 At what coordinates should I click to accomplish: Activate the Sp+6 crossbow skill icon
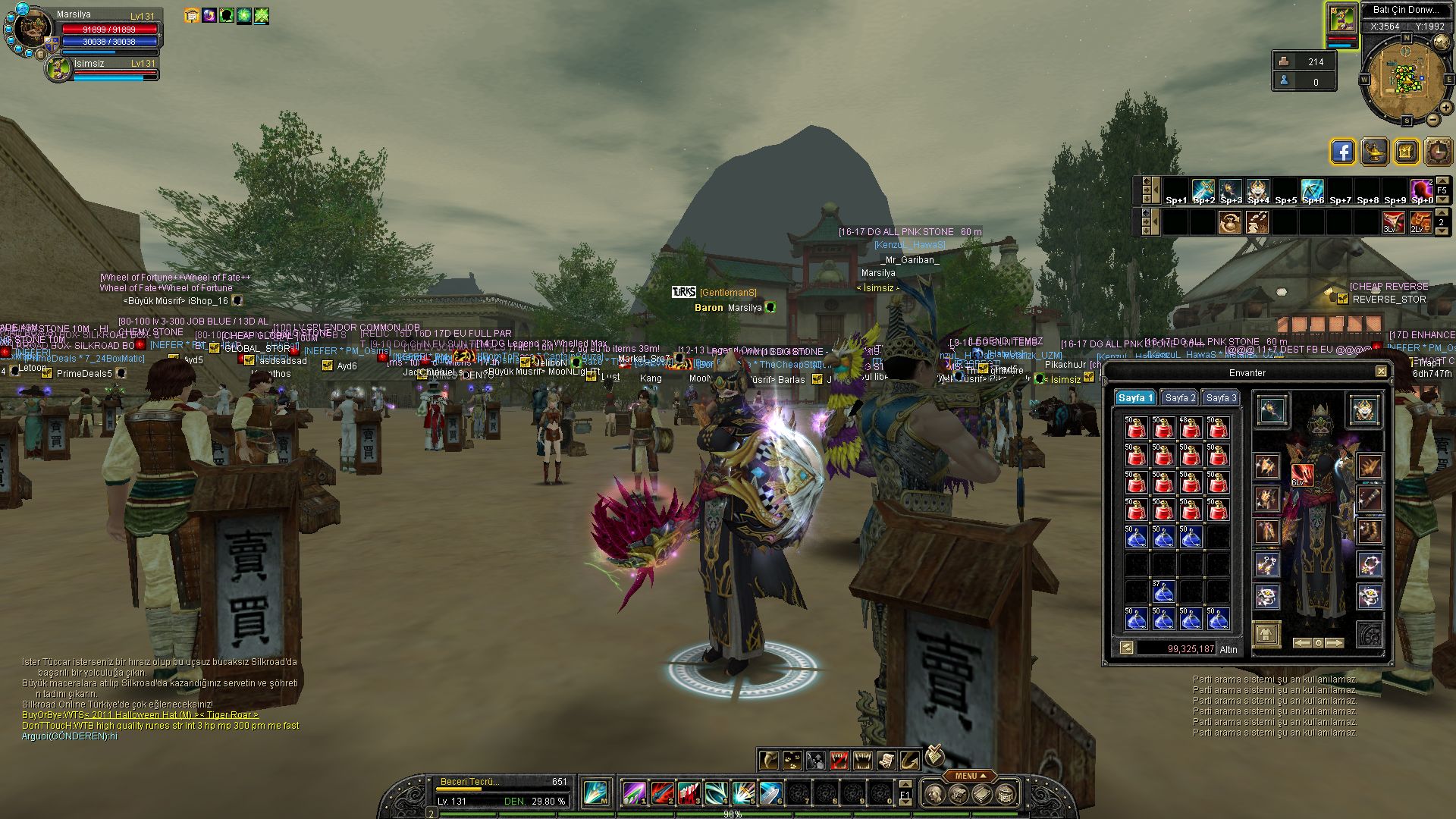[1313, 190]
